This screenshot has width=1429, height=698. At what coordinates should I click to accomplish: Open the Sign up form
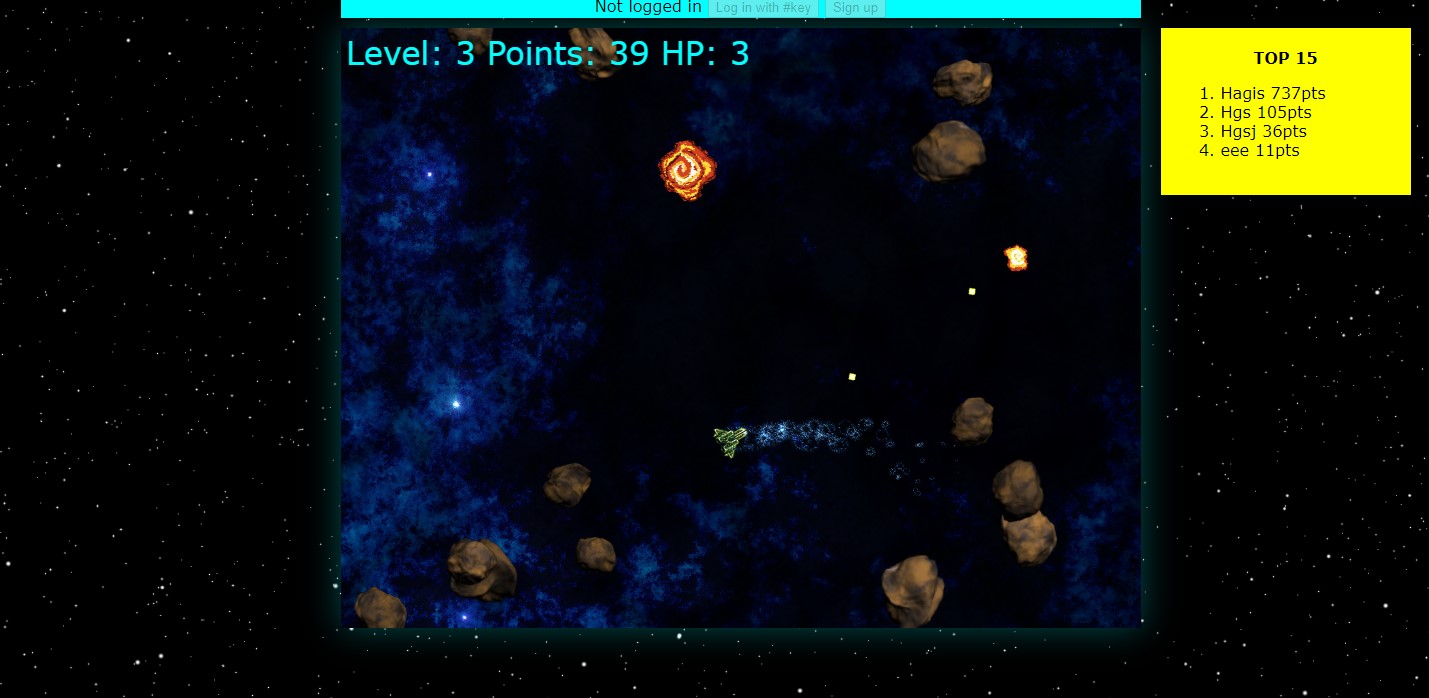click(x=855, y=8)
